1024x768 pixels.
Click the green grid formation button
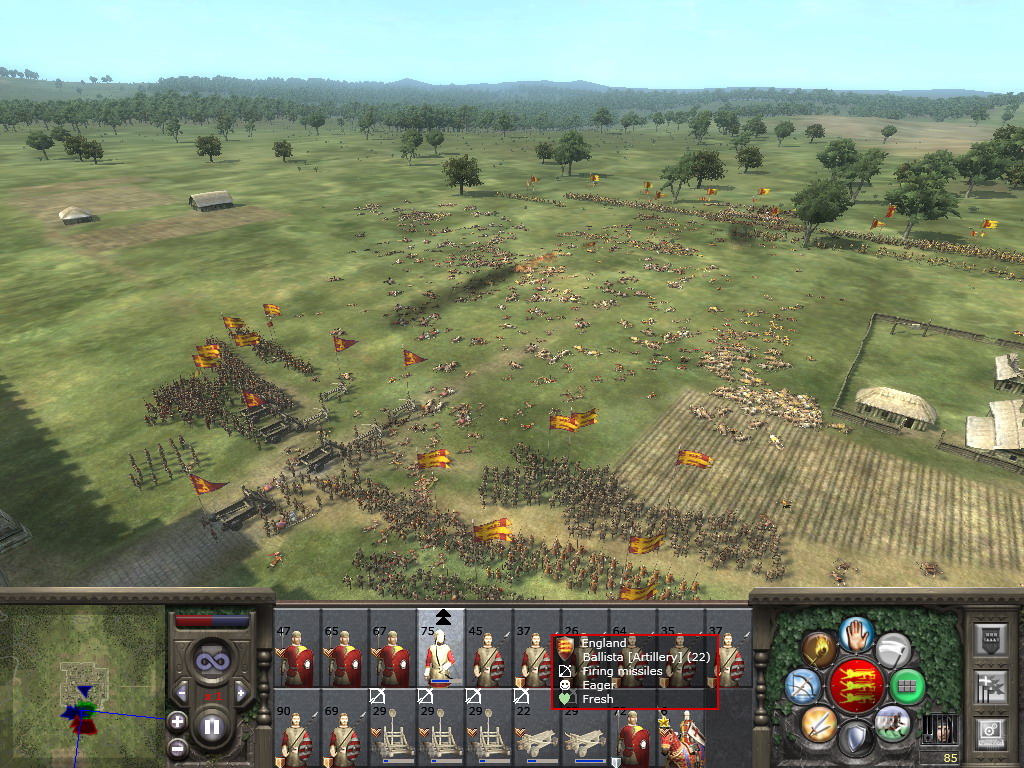908,686
